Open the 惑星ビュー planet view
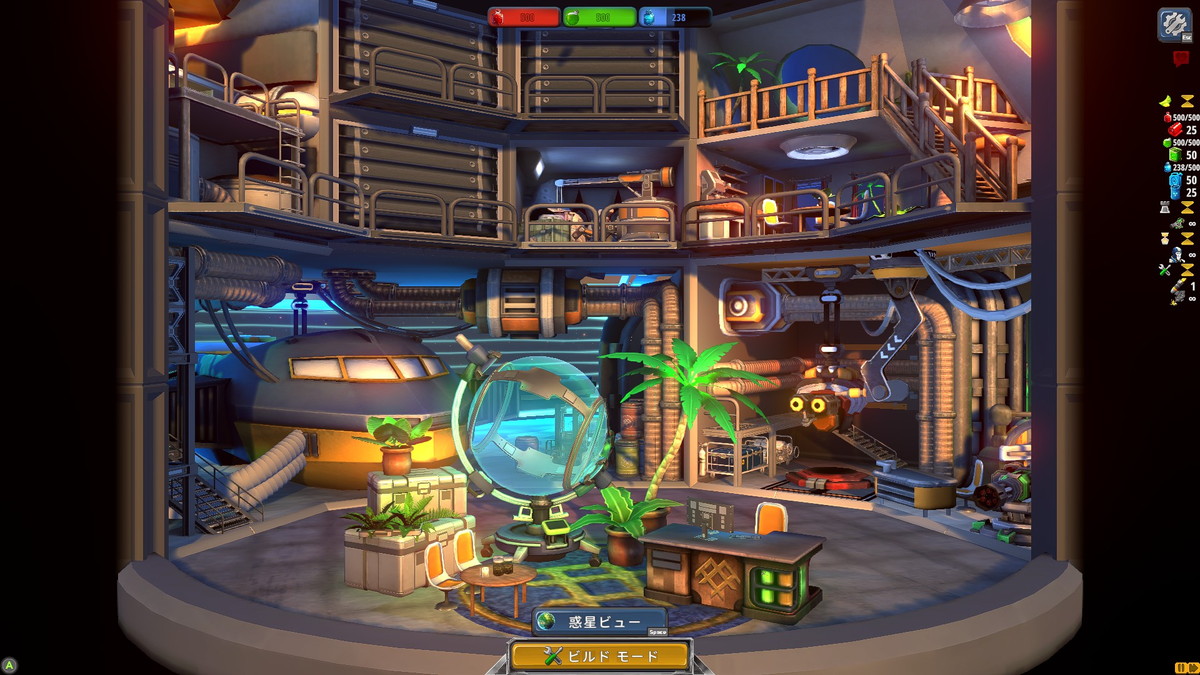Viewport: 1200px width, 675px height. pos(600,622)
